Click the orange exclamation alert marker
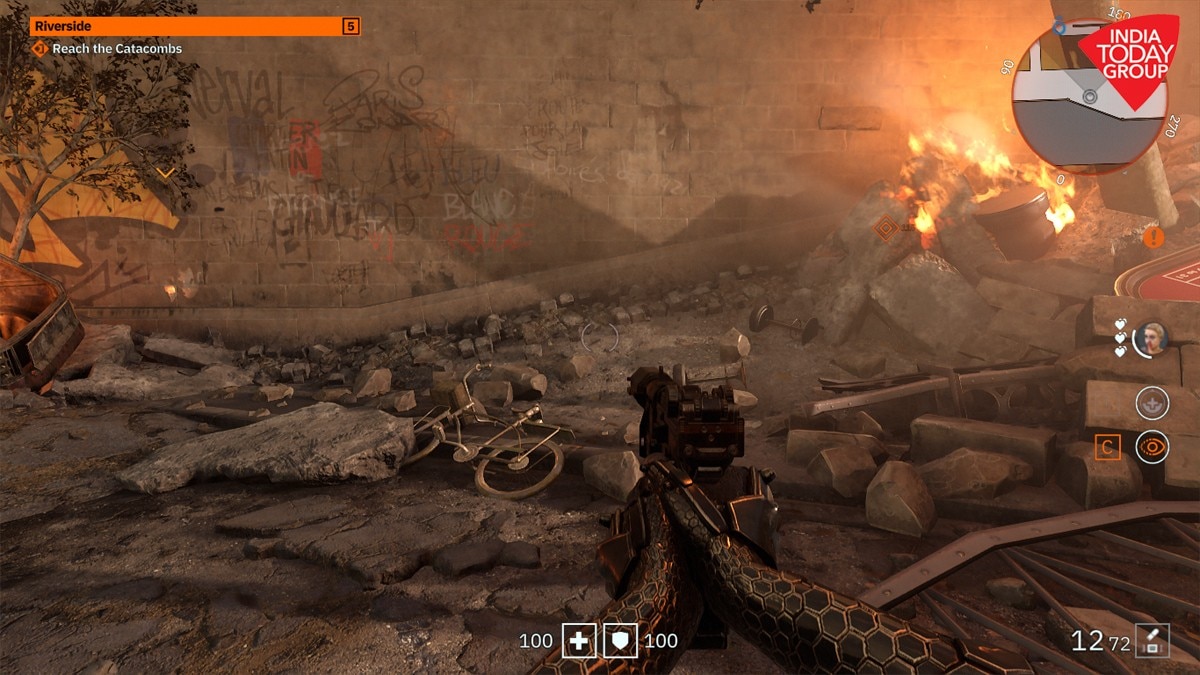Image resolution: width=1200 pixels, height=675 pixels. (1154, 237)
